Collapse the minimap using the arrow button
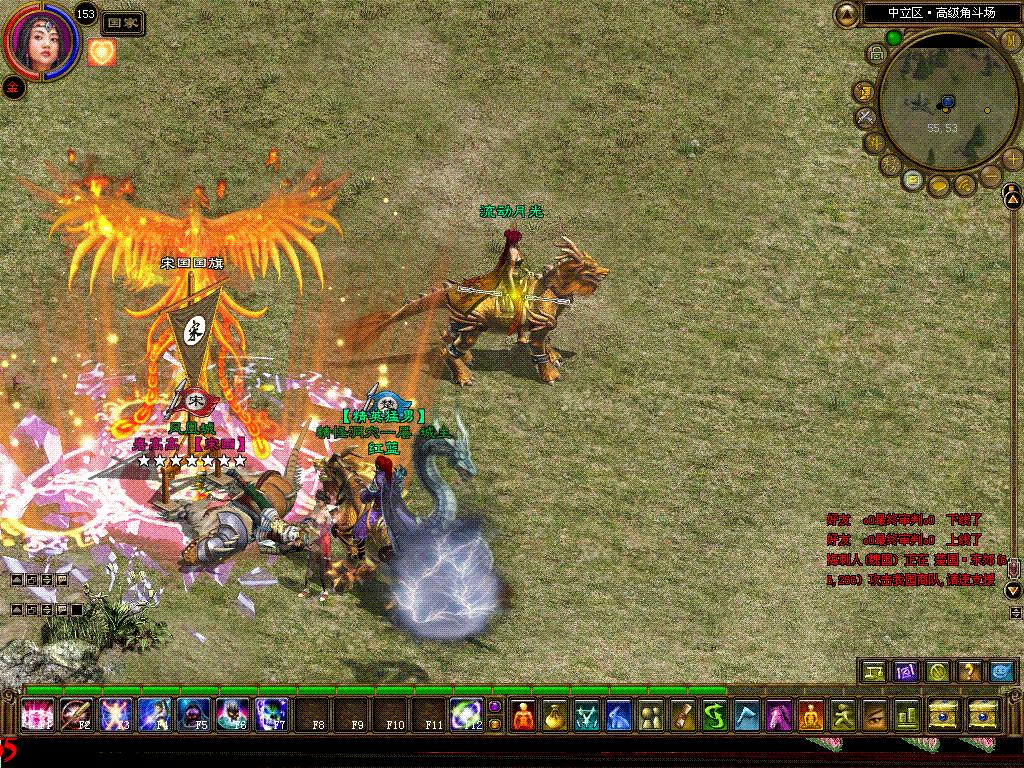The width and height of the screenshot is (1024, 768). point(847,14)
